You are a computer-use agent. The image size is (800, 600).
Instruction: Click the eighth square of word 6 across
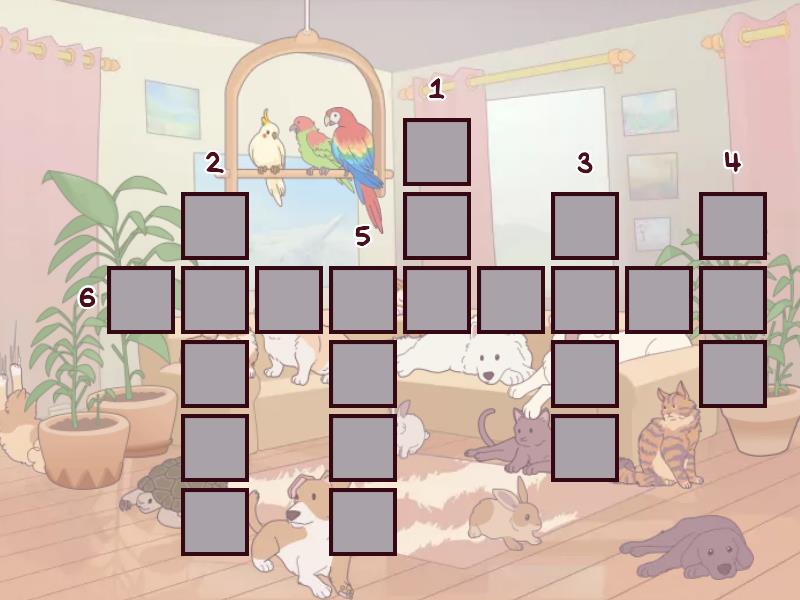[659, 300]
